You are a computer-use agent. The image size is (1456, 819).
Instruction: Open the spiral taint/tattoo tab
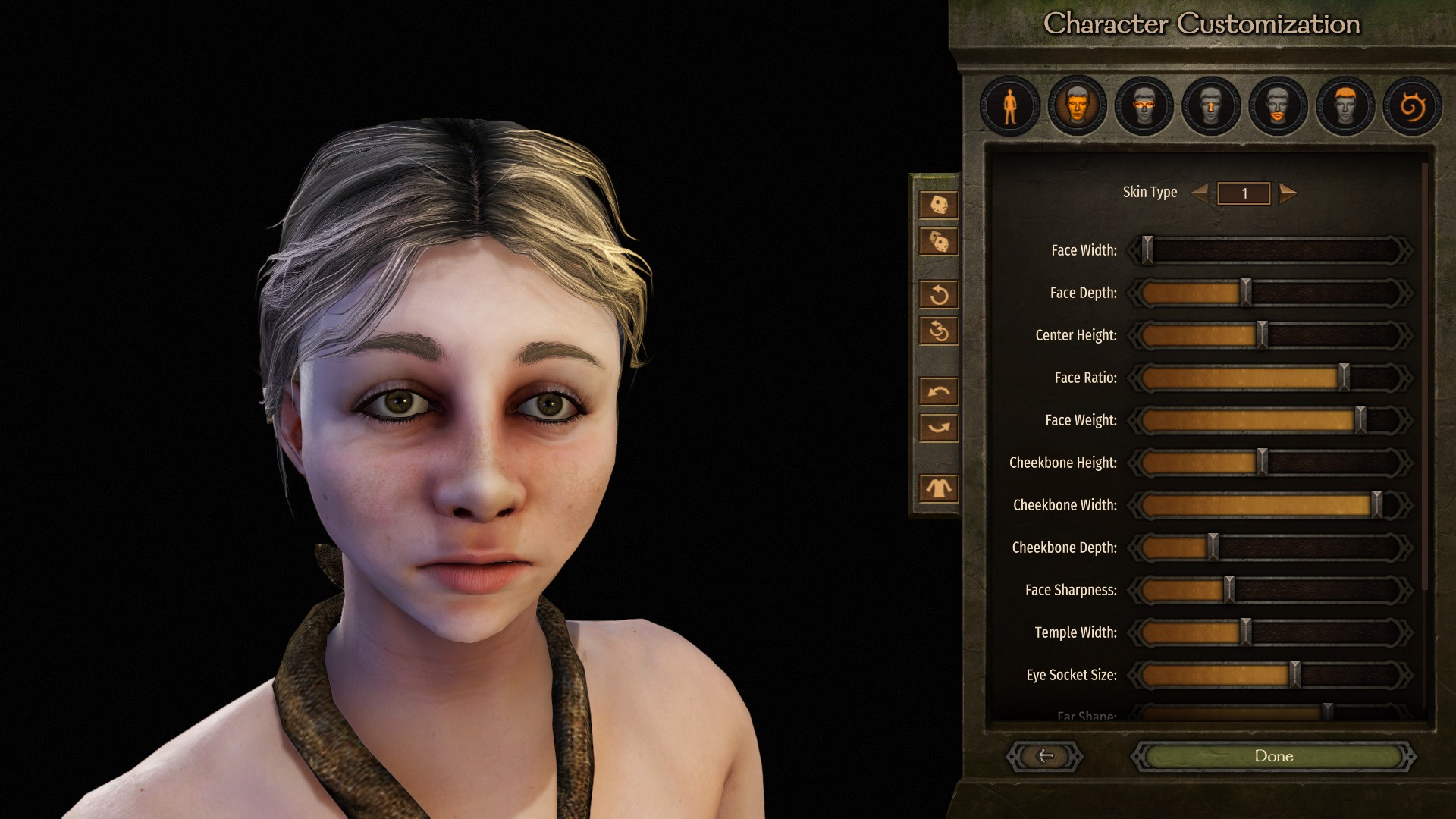tap(1411, 106)
